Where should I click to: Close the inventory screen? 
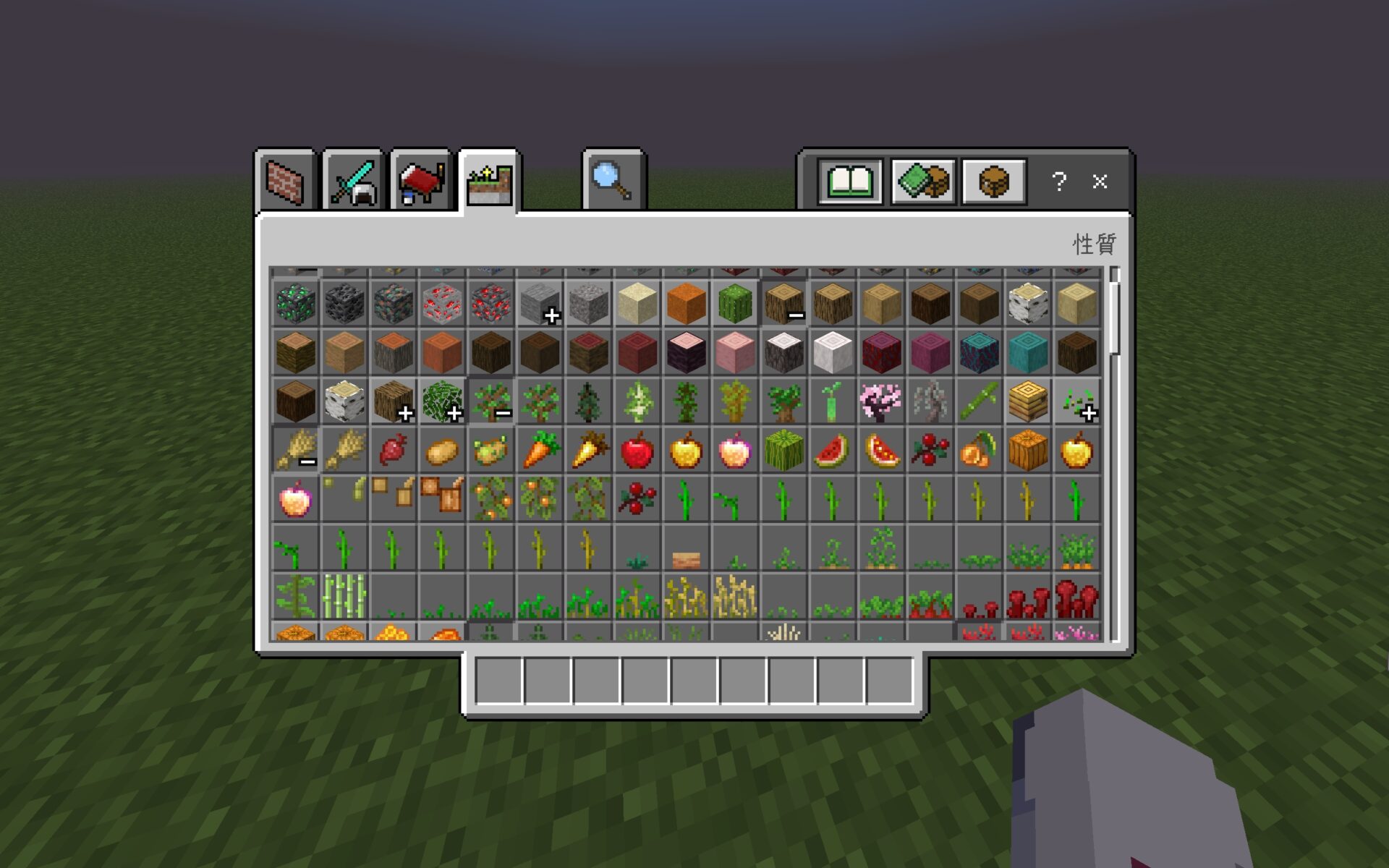point(1100,182)
